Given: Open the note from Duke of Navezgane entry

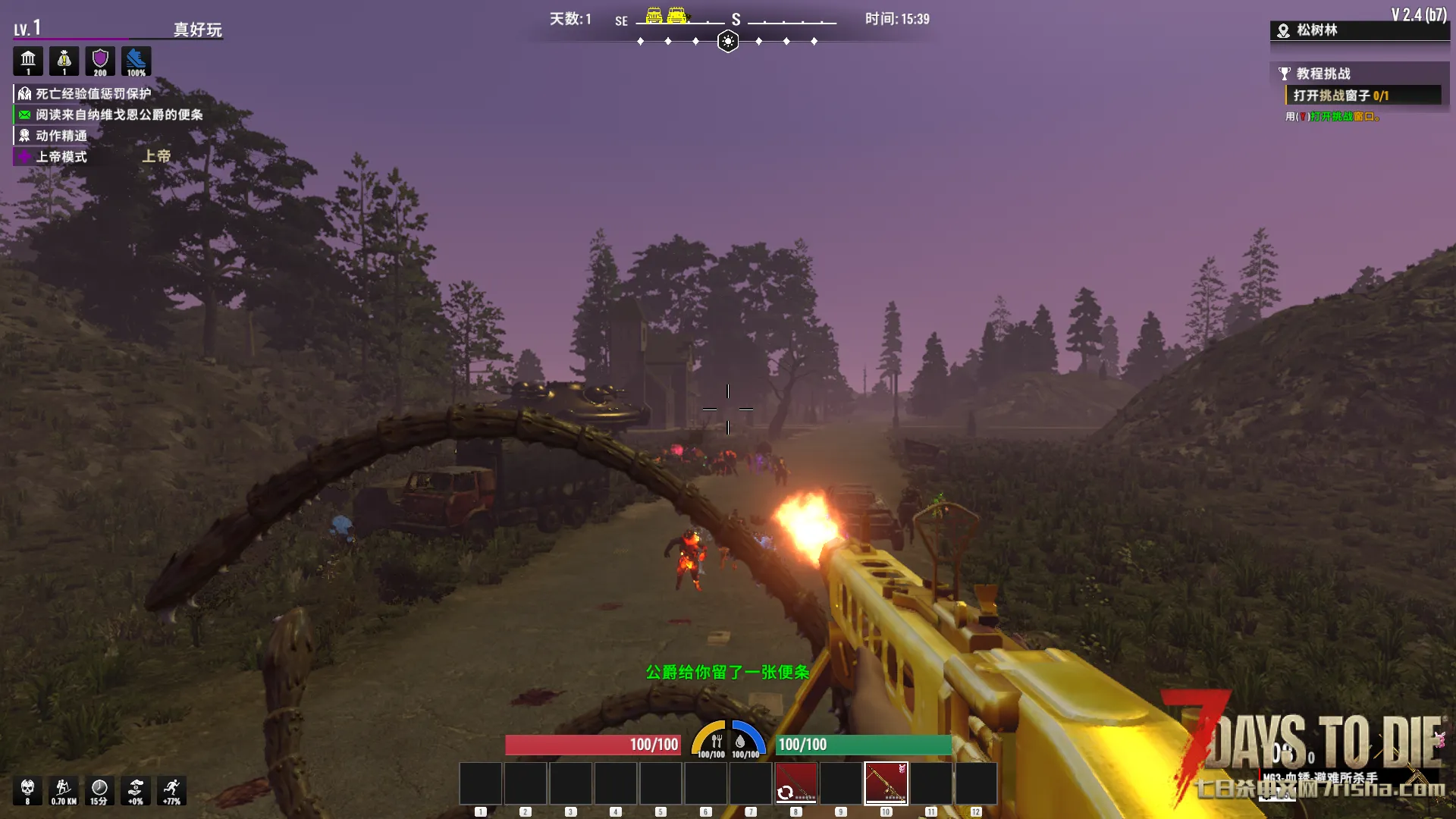Looking at the screenshot, I should point(118,115).
